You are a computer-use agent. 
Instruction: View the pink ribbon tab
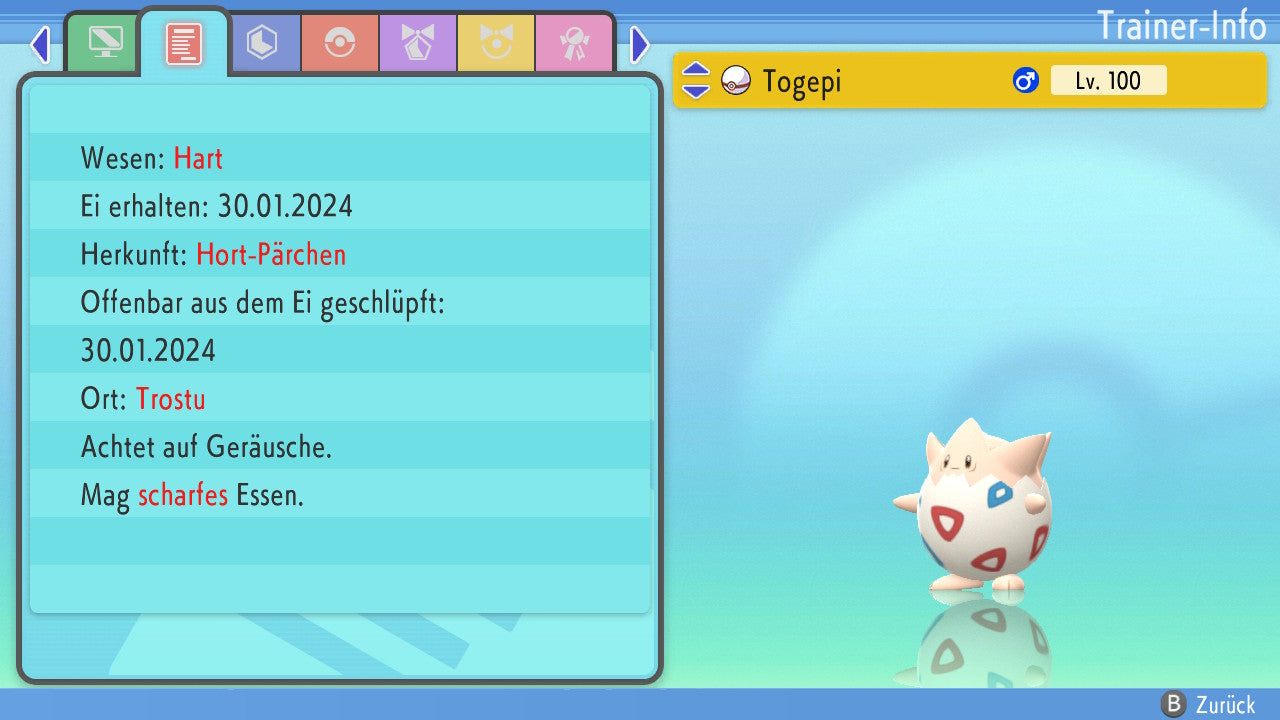(x=574, y=43)
